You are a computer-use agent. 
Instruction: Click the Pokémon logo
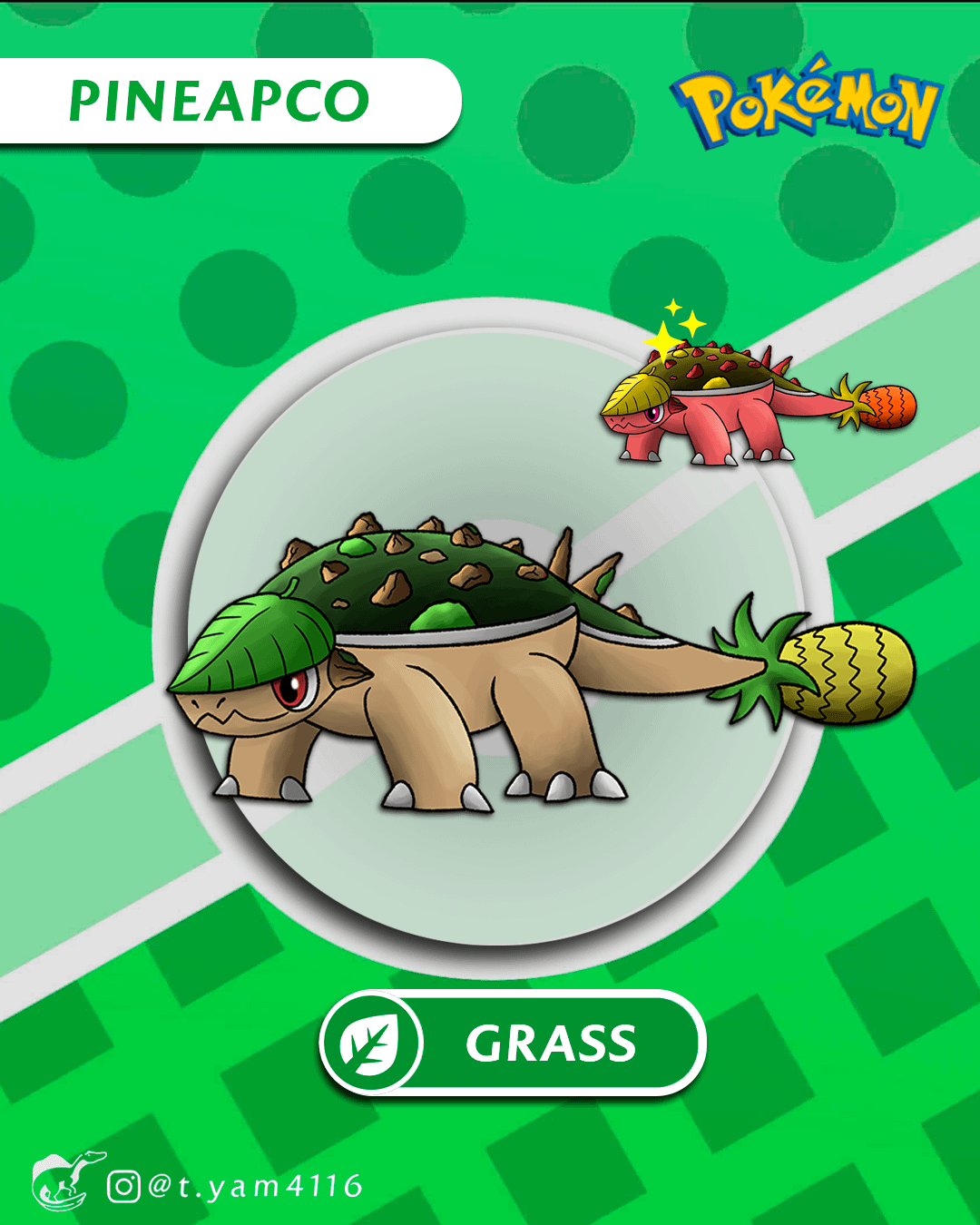[807, 102]
